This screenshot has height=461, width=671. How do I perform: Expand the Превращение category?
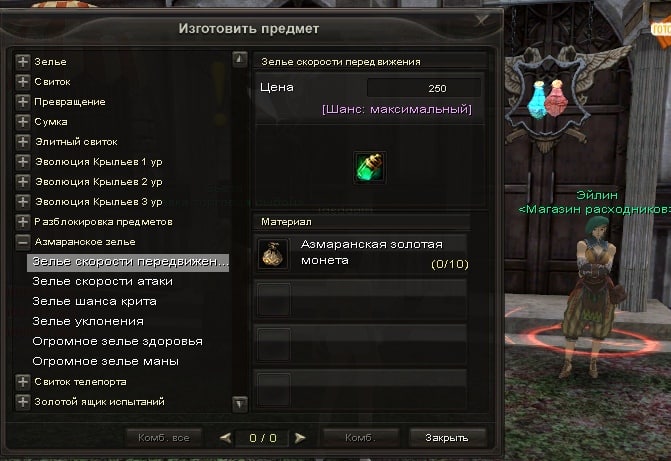click(23, 102)
